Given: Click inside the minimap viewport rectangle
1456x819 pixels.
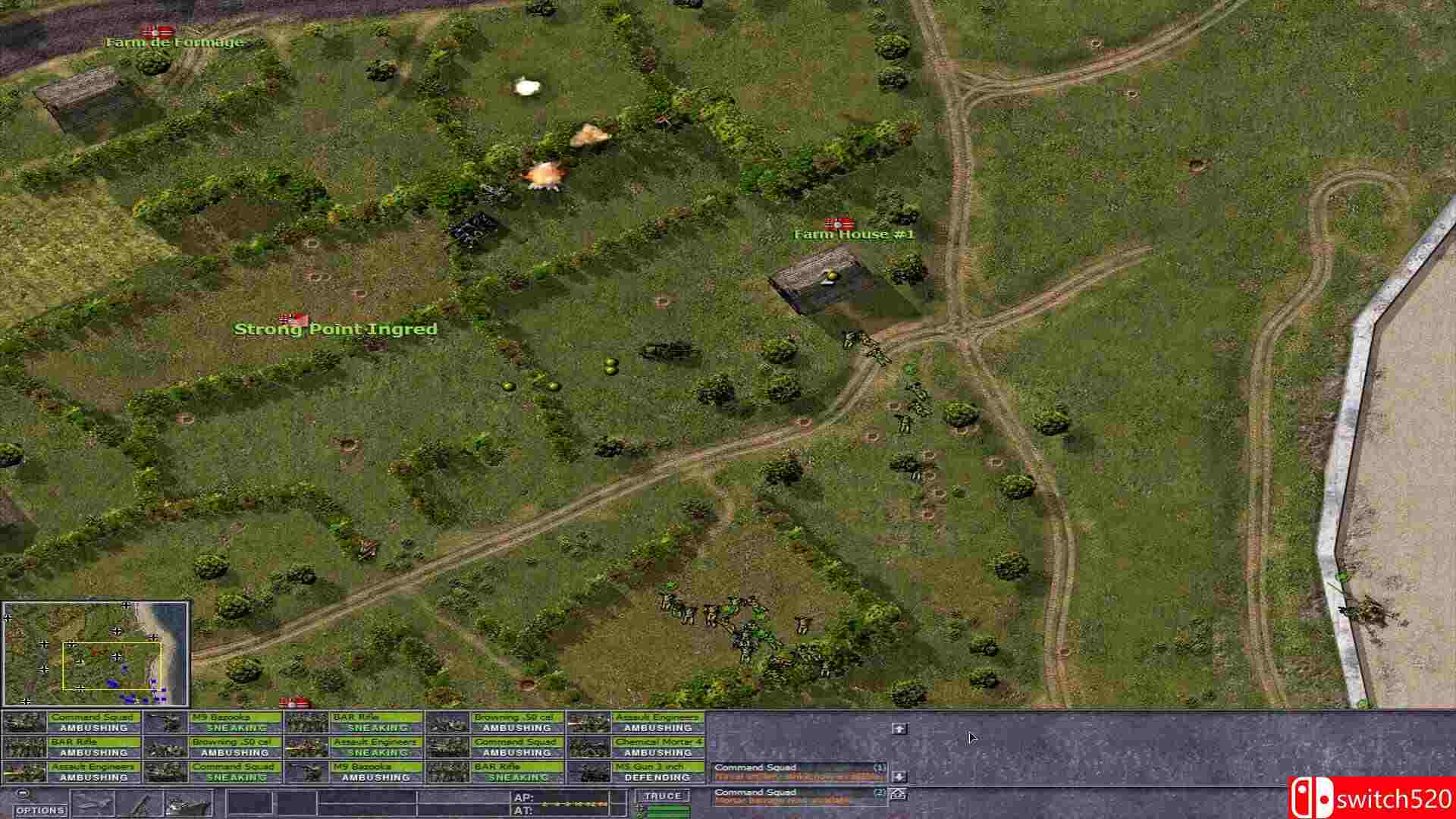Looking at the screenshot, I should [110, 667].
